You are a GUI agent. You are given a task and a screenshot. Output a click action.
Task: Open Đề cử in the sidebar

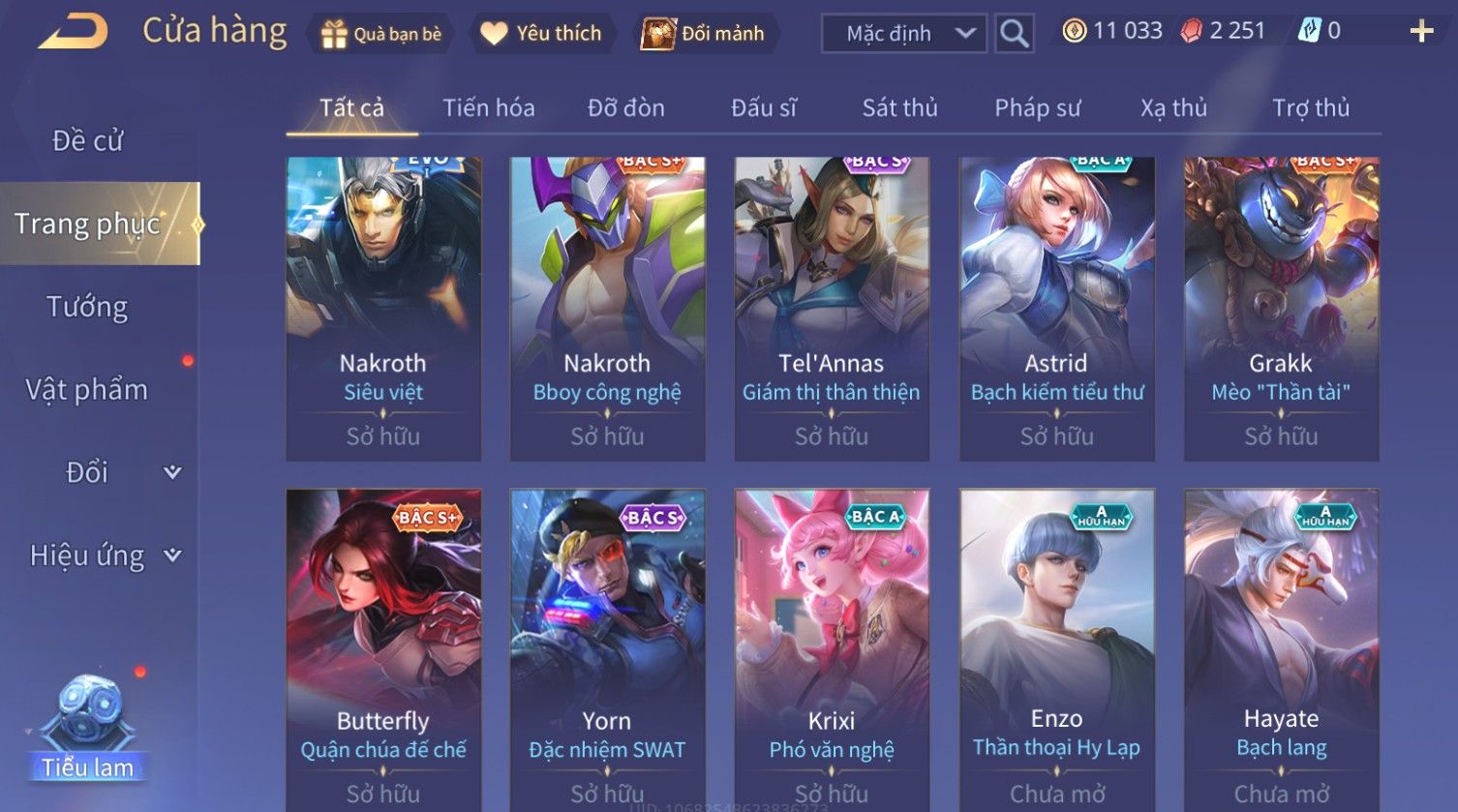pyautogui.click(x=87, y=141)
